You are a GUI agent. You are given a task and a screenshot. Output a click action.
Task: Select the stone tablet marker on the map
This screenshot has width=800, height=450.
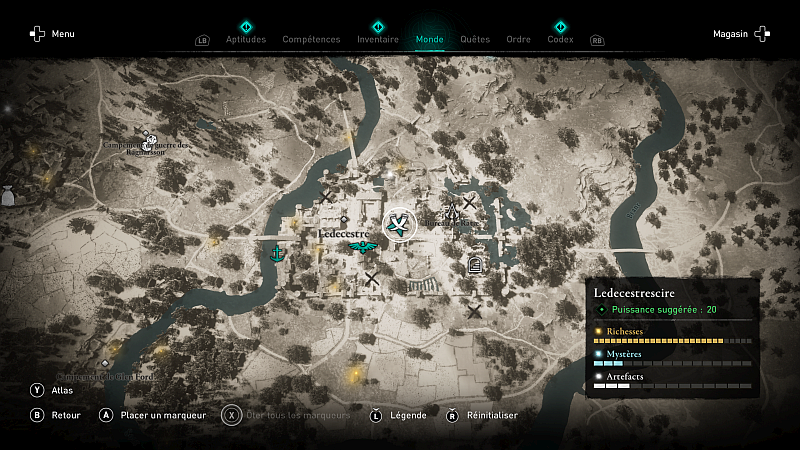tap(476, 265)
